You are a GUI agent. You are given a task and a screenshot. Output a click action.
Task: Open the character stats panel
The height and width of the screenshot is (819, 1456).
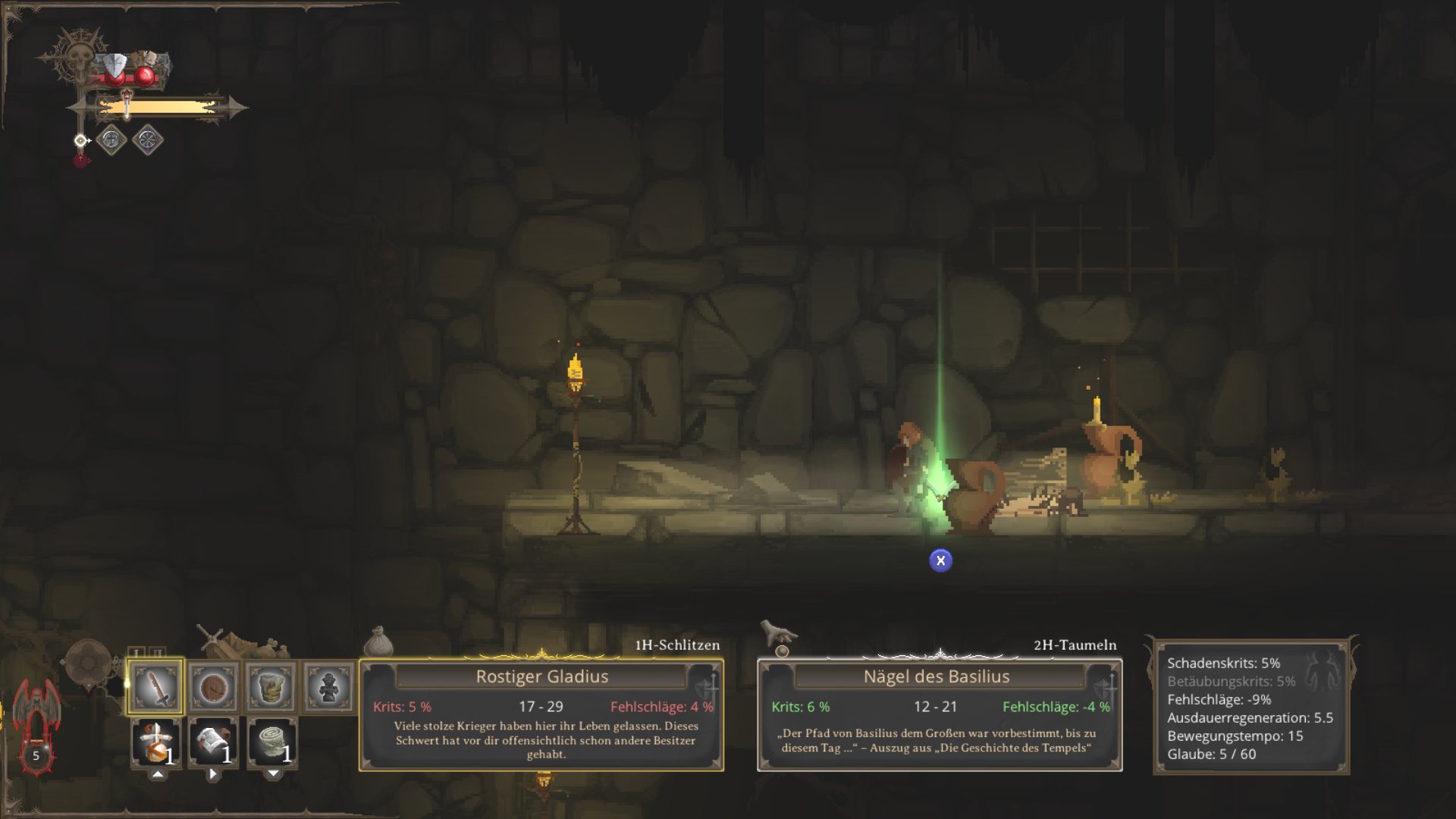tap(1251, 708)
